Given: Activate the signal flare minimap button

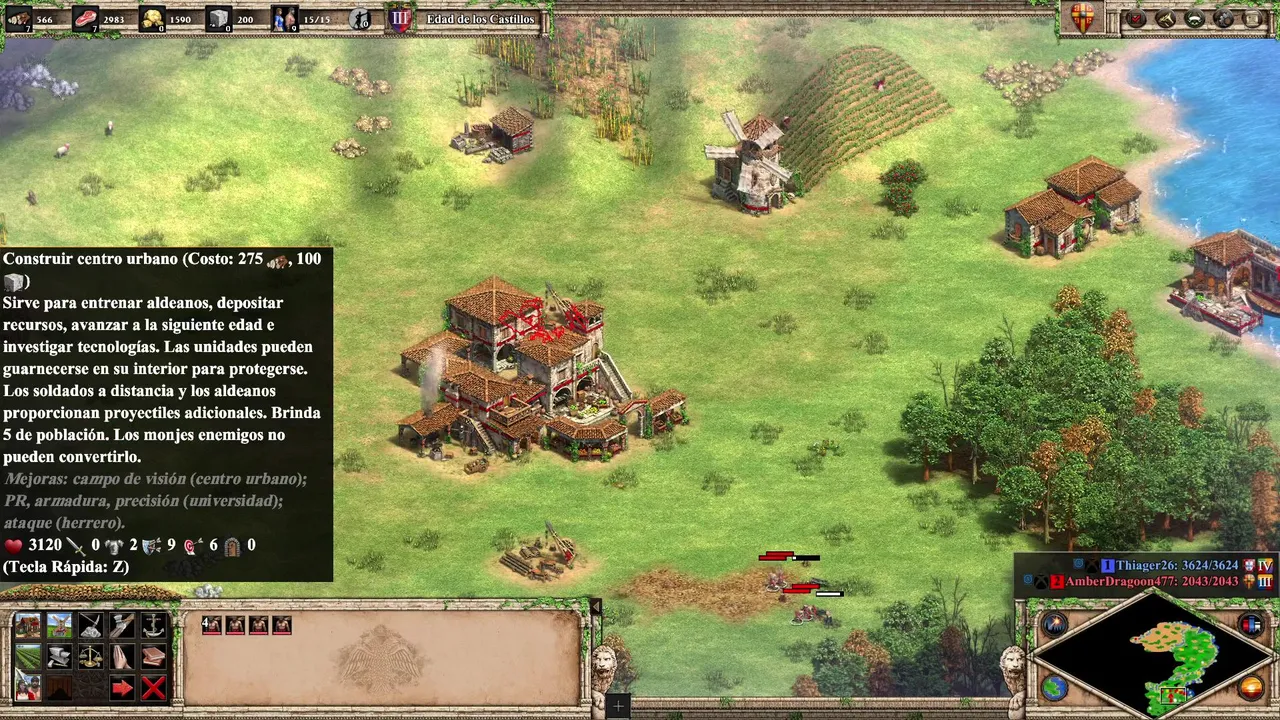Looking at the screenshot, I should (1054, 625).
